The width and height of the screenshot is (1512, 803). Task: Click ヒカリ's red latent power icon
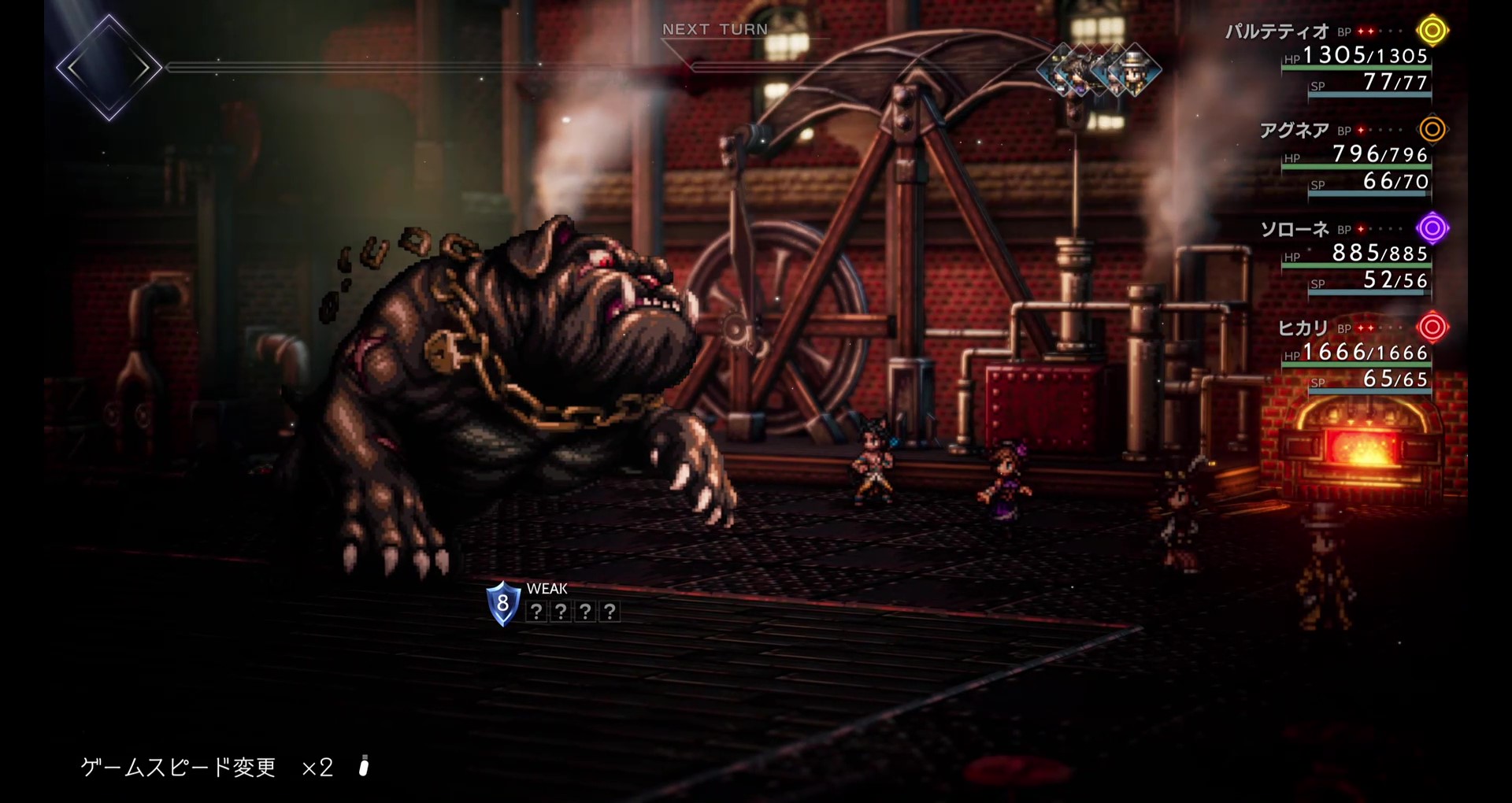tap(1432, 327)
